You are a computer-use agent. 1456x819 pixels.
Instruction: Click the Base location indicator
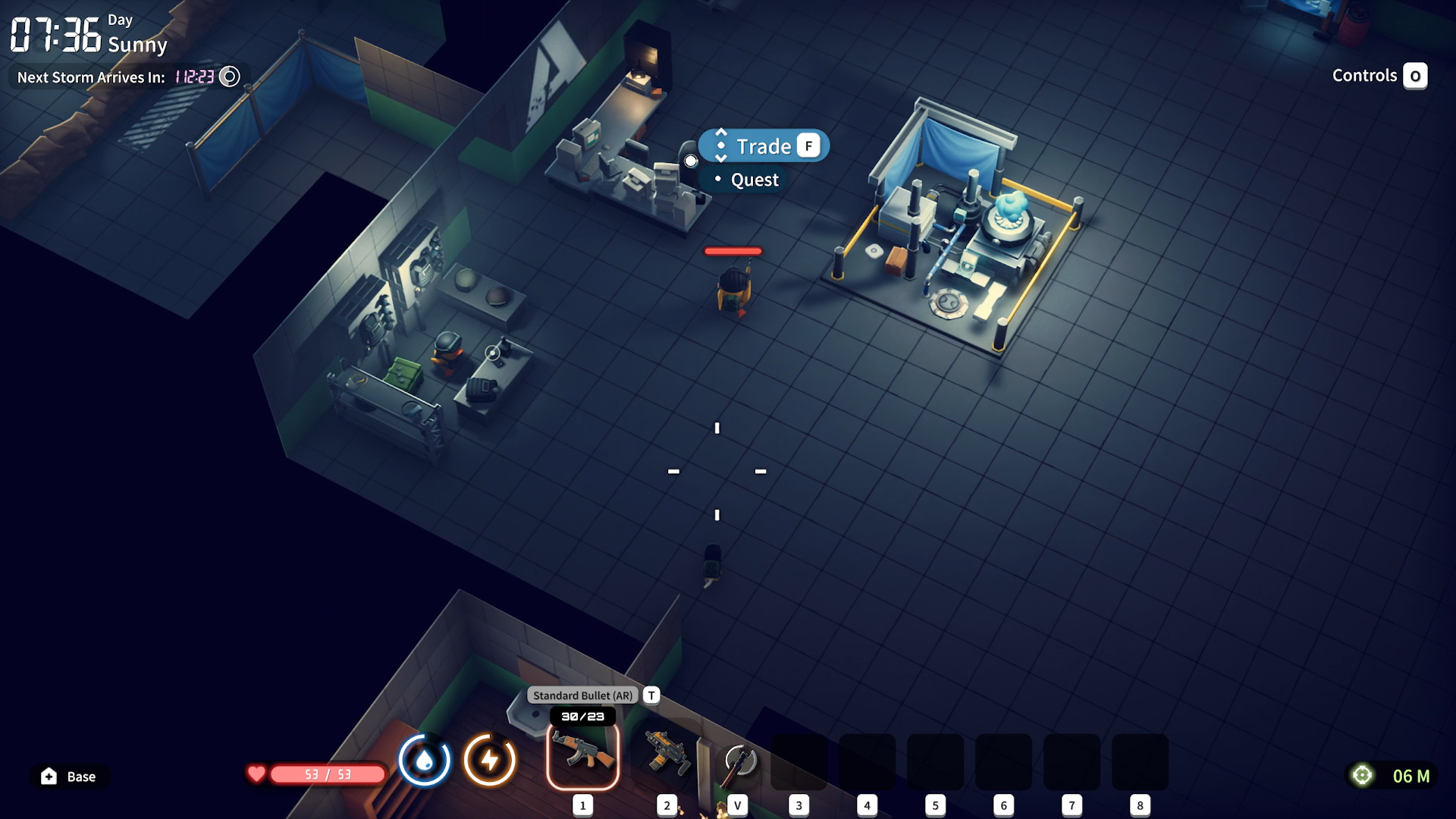[69, 777]
